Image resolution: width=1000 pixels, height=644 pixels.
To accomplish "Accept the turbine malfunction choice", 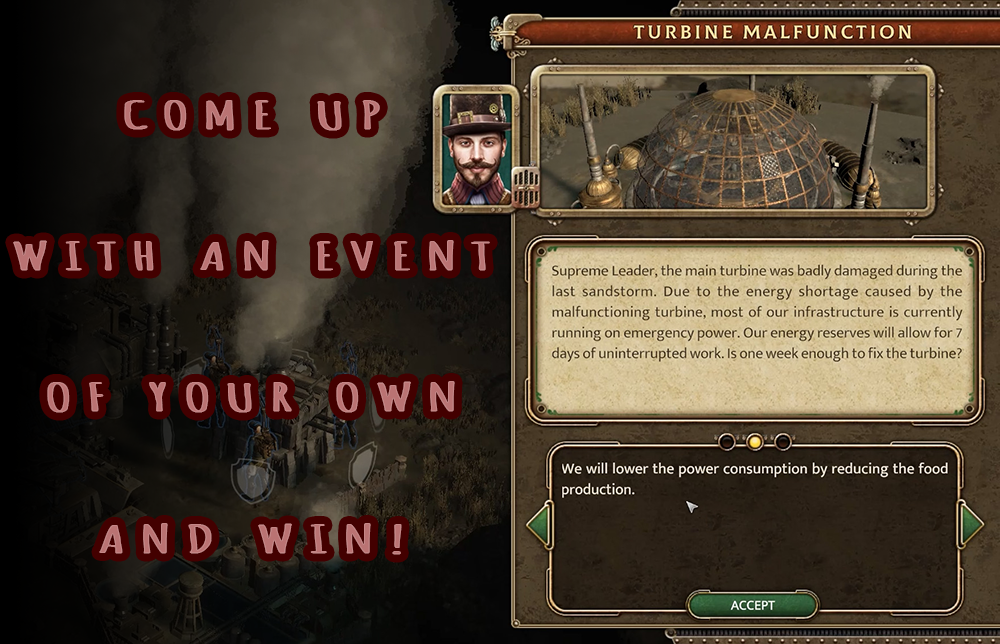I will coord(752,605).
